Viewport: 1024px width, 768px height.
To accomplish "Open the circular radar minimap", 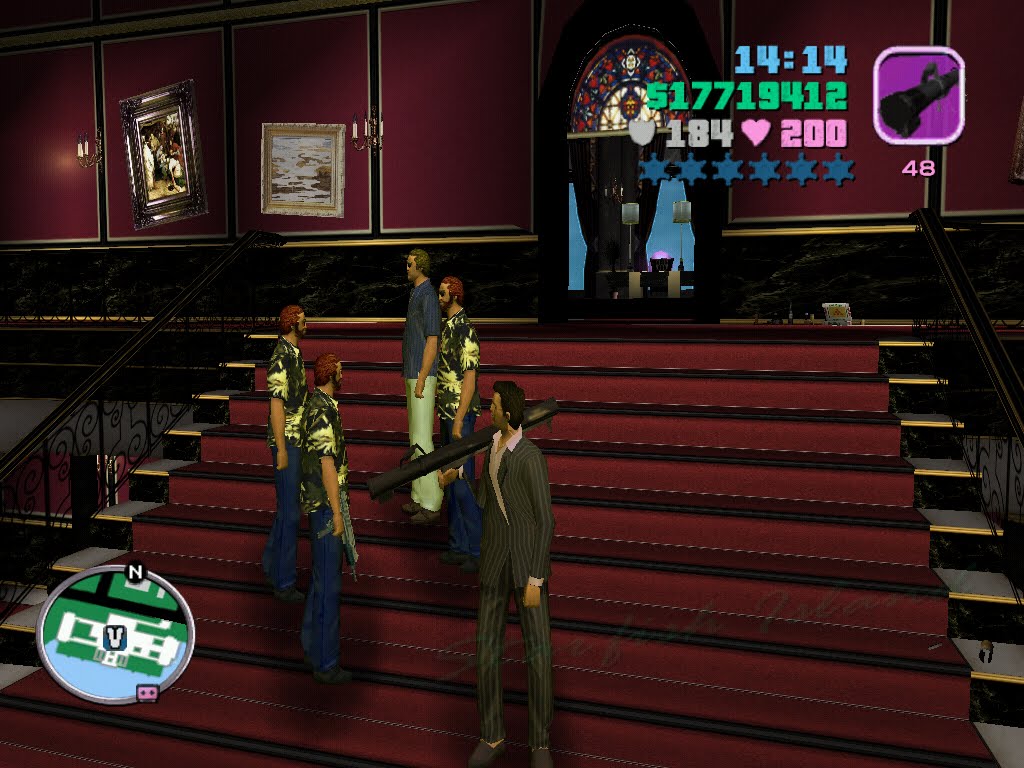I will [115, 632].
